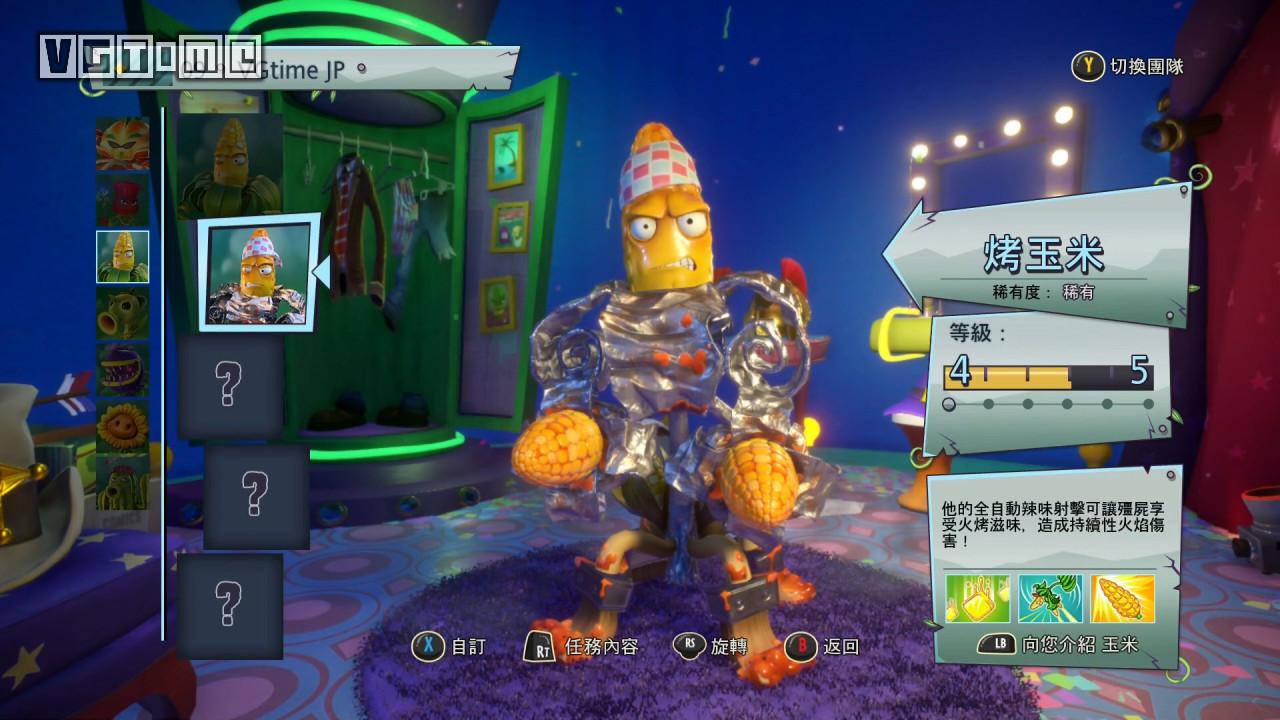Viewport: 1280px width, 720px height.
Task: View the leaping corn Husk Hop ability
Action: pos(1050,598)
